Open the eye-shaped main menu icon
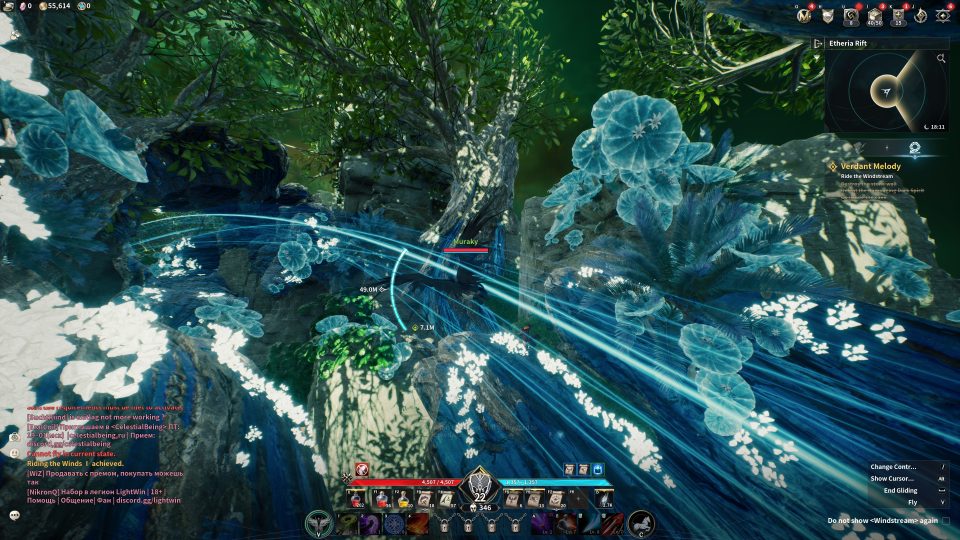The width and height of the screenshot is (960, 540). coord(942,15)
